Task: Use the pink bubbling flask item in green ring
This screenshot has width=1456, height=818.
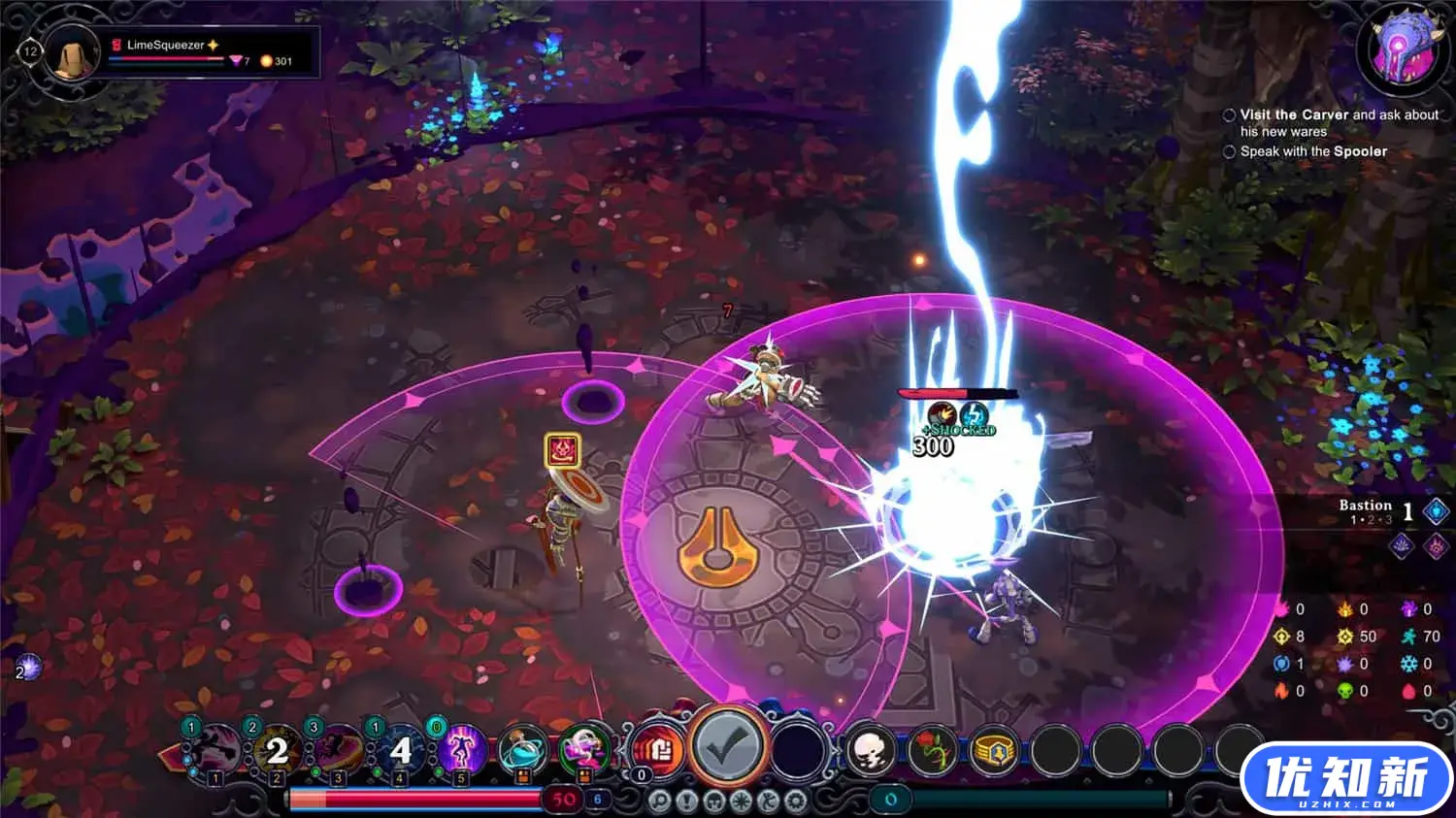Action: (583, 750)
